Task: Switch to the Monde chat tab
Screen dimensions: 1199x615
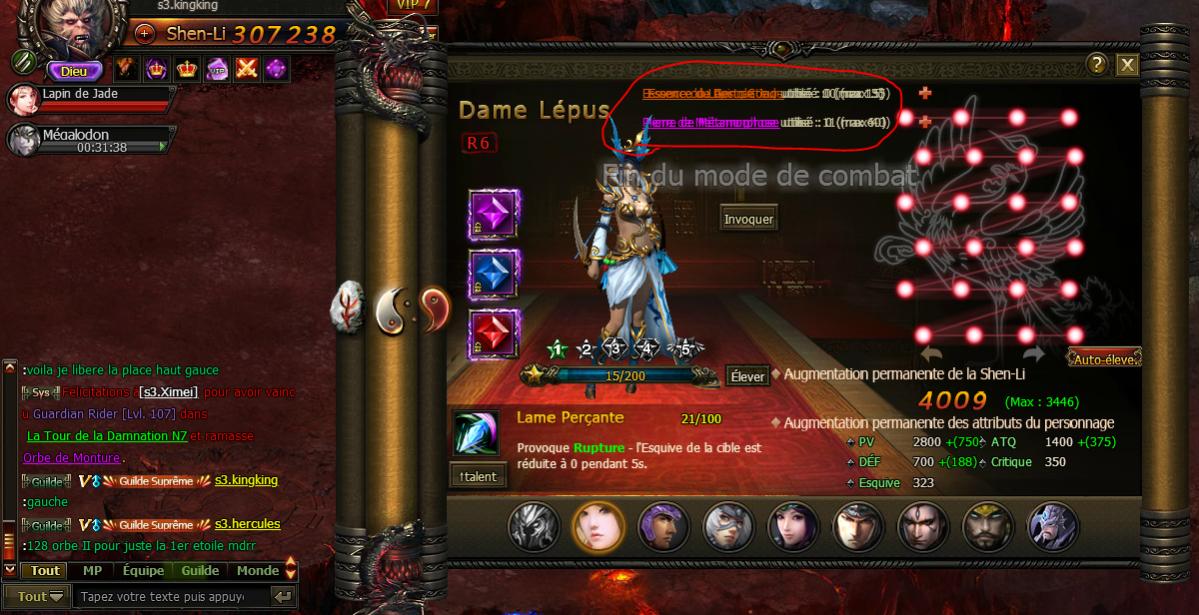Action: click(x=257, y=570)
